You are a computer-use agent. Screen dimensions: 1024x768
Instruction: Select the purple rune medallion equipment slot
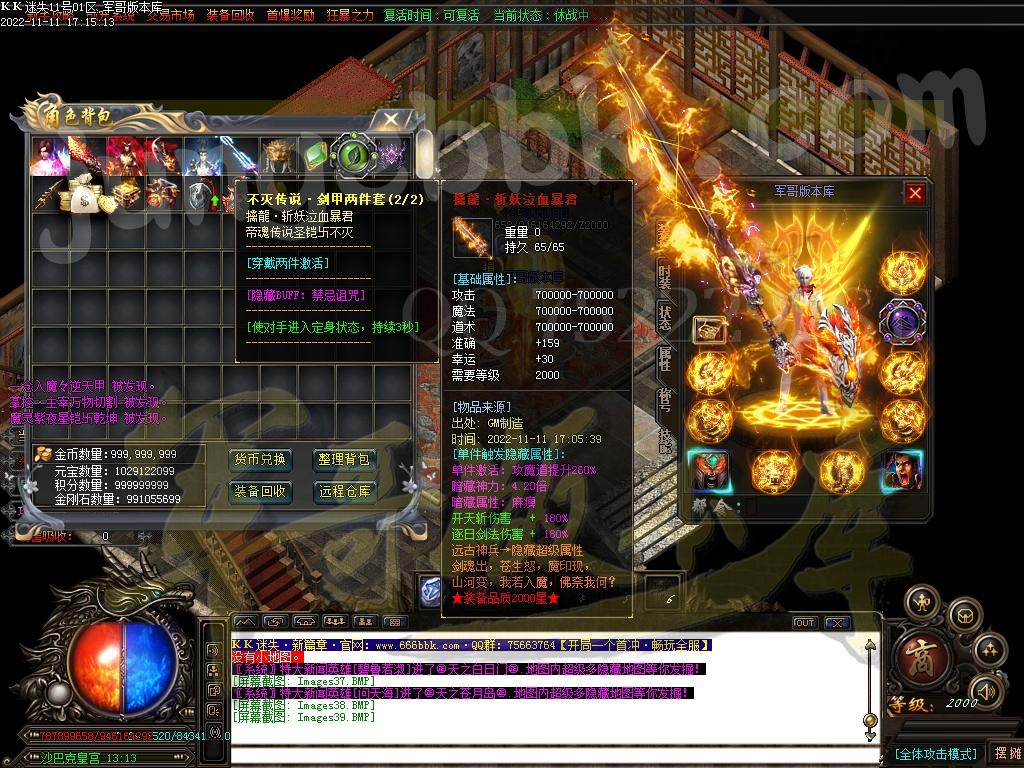[x=901, y=322]
